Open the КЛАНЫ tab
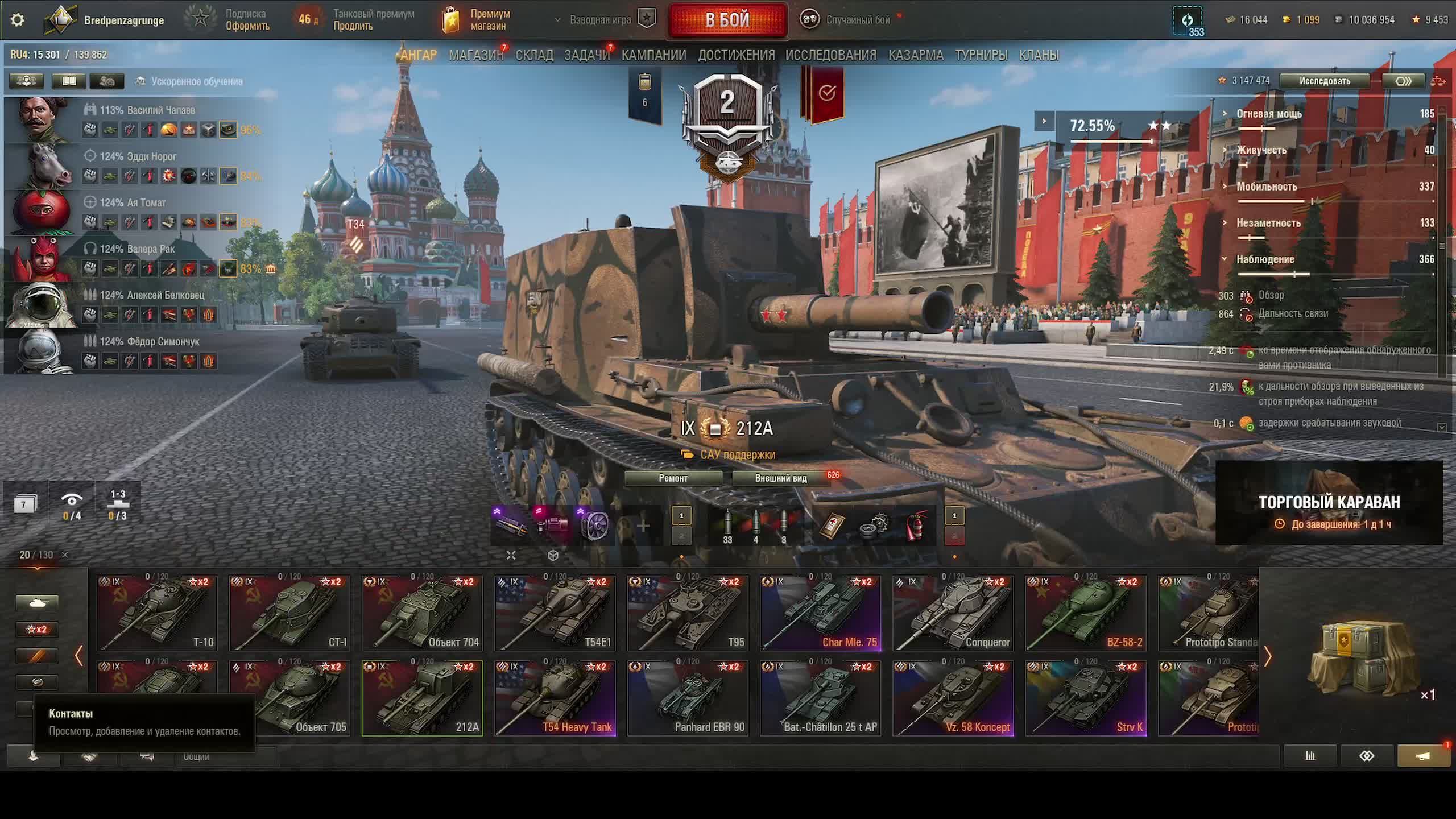This screenshot has width=1456, height=819. 1039,55
